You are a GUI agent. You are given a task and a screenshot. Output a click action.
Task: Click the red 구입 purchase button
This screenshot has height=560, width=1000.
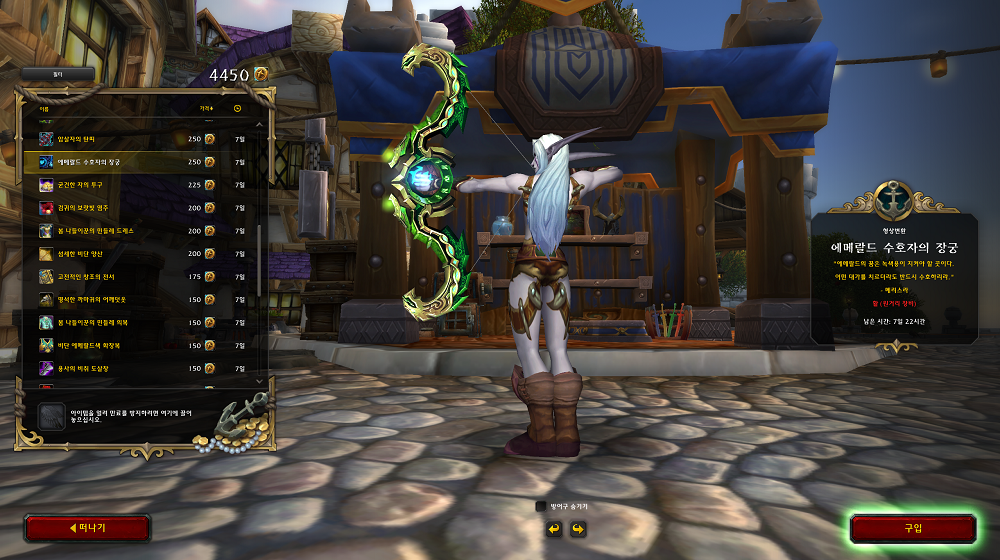(912, 528)
